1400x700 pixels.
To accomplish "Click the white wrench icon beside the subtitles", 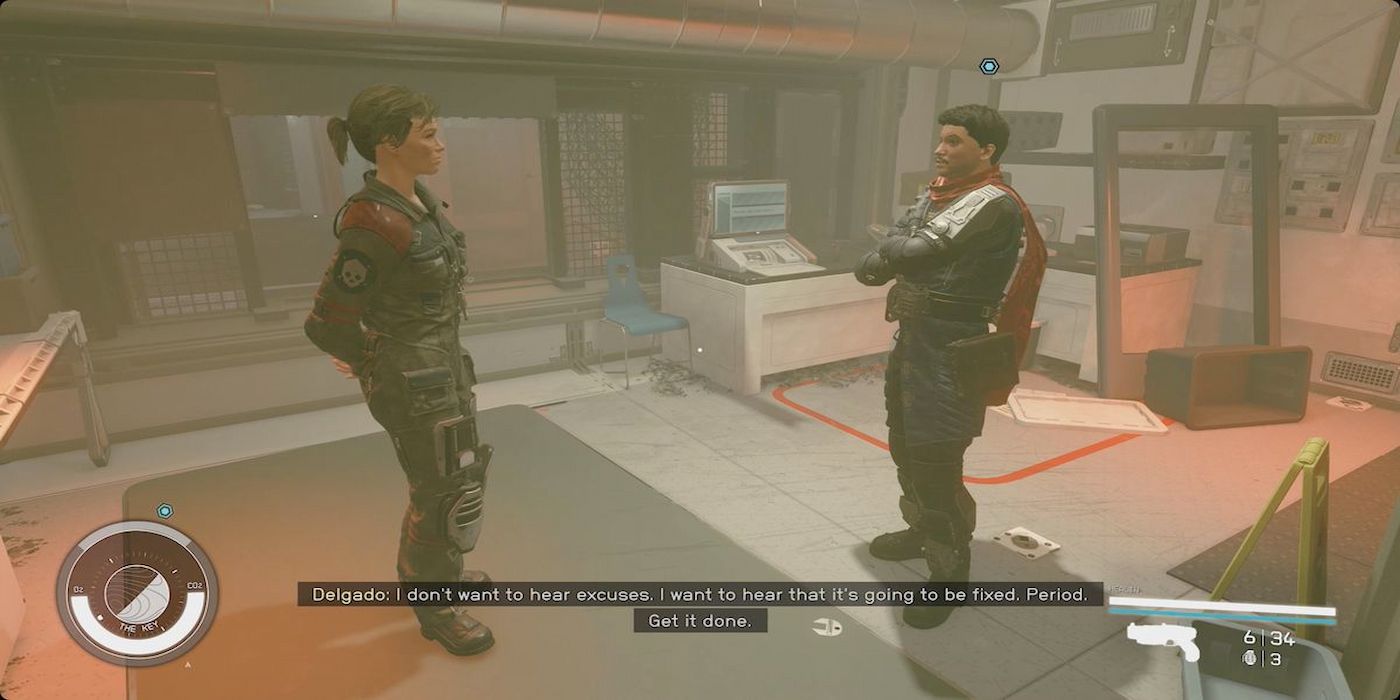I will [827, 627].
